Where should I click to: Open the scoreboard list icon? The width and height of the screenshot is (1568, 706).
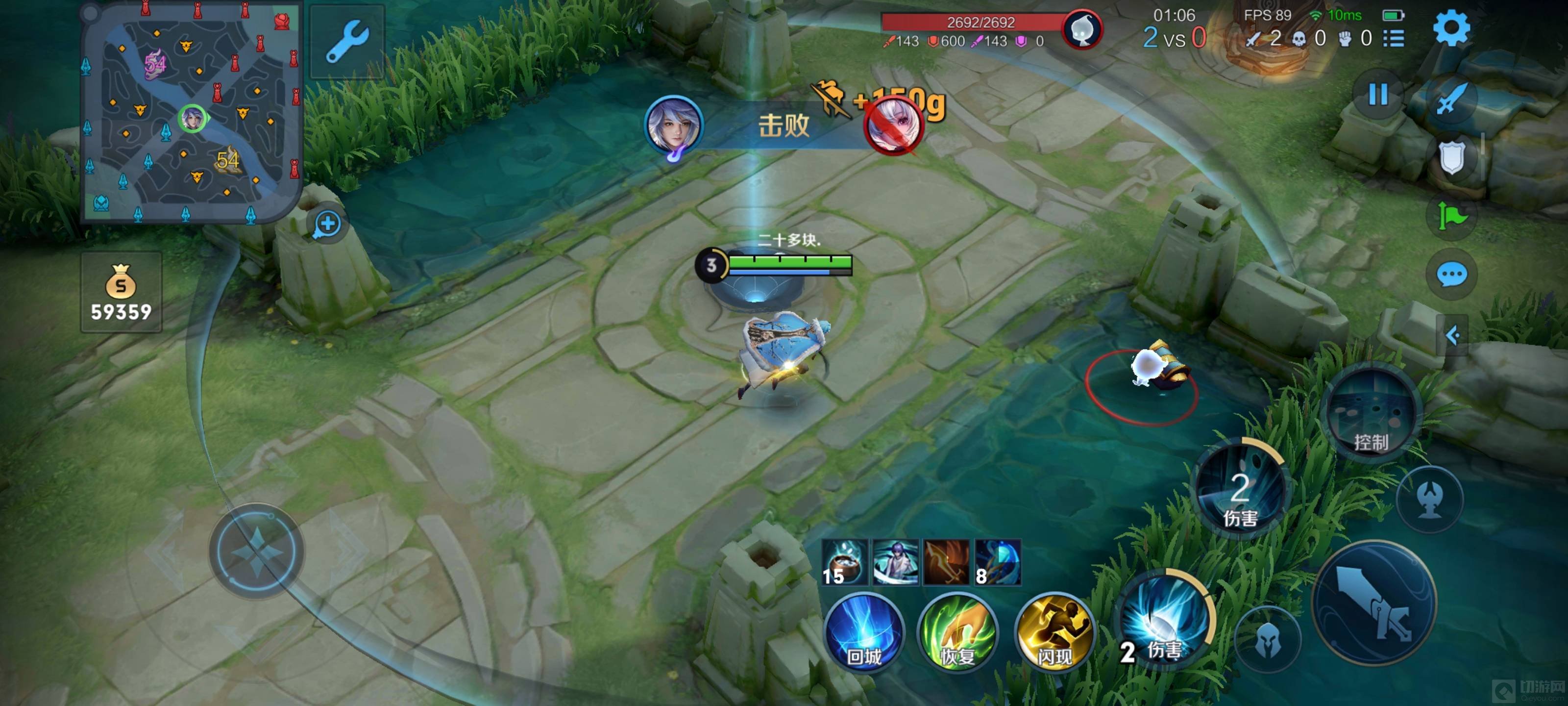[x=1393, y=39]
